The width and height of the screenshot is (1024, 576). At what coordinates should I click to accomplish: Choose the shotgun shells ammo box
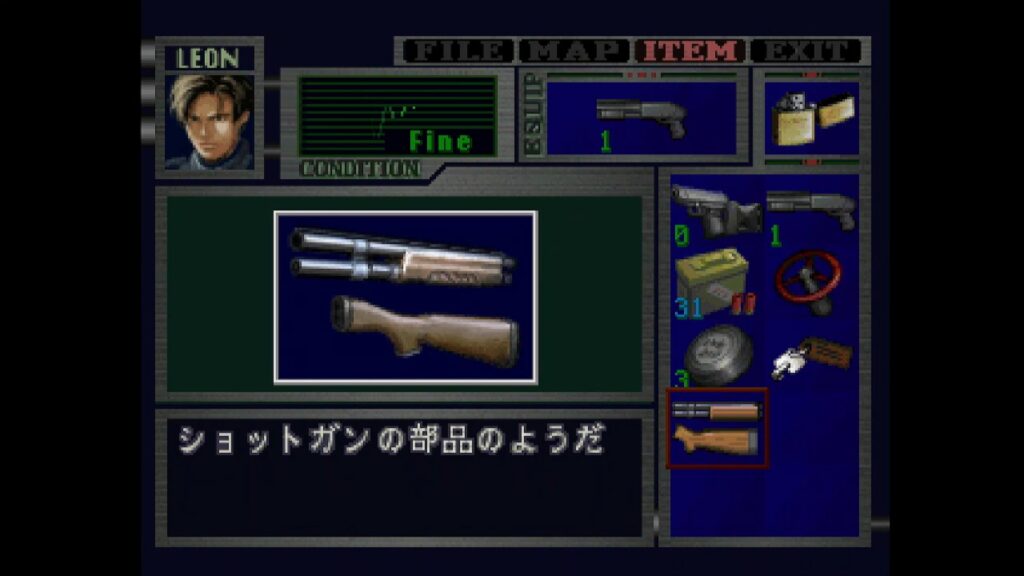[x=713, y=282]
